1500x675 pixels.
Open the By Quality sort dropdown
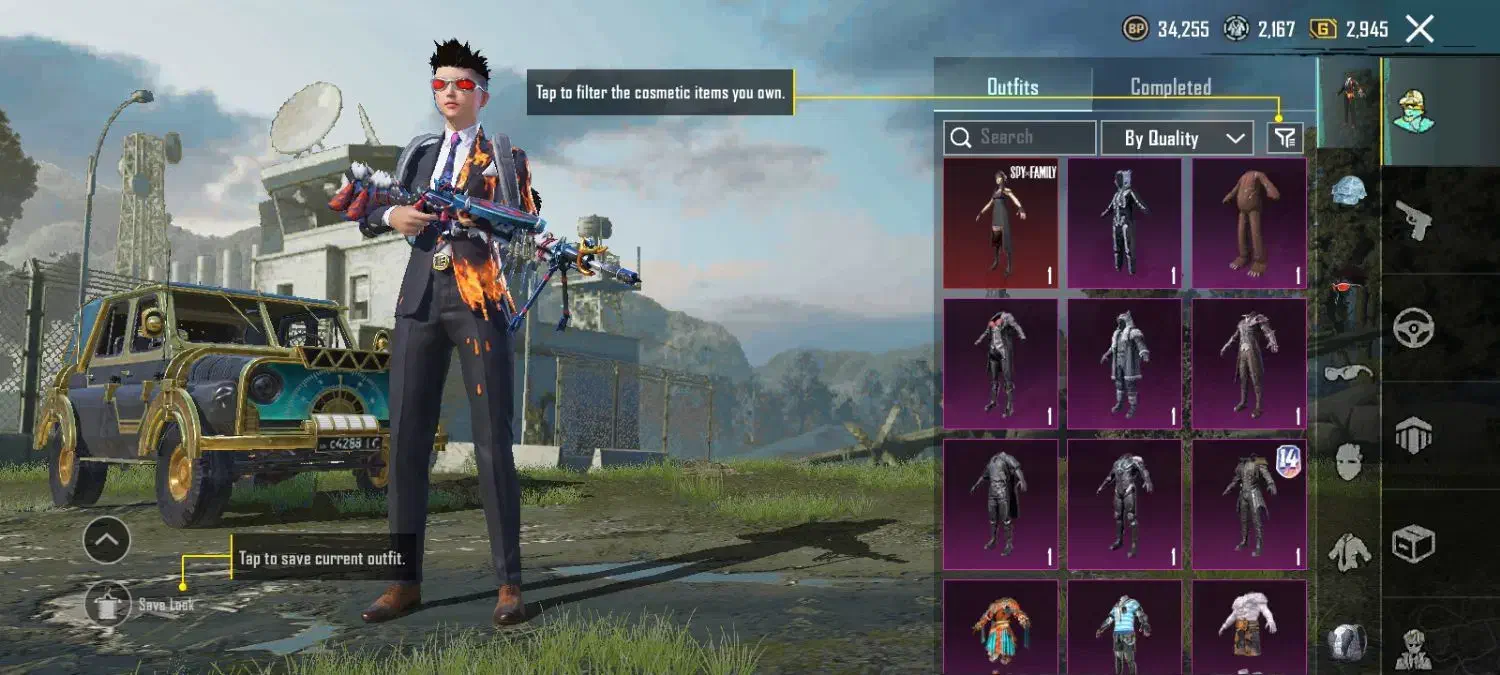1176,138
